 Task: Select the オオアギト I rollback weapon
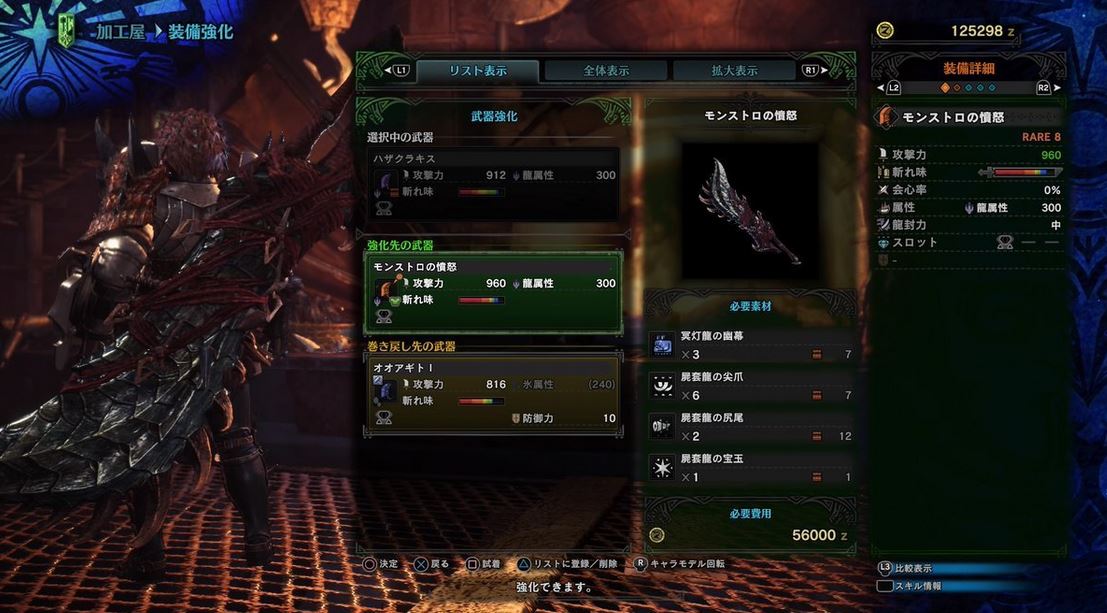pos(493,393)
